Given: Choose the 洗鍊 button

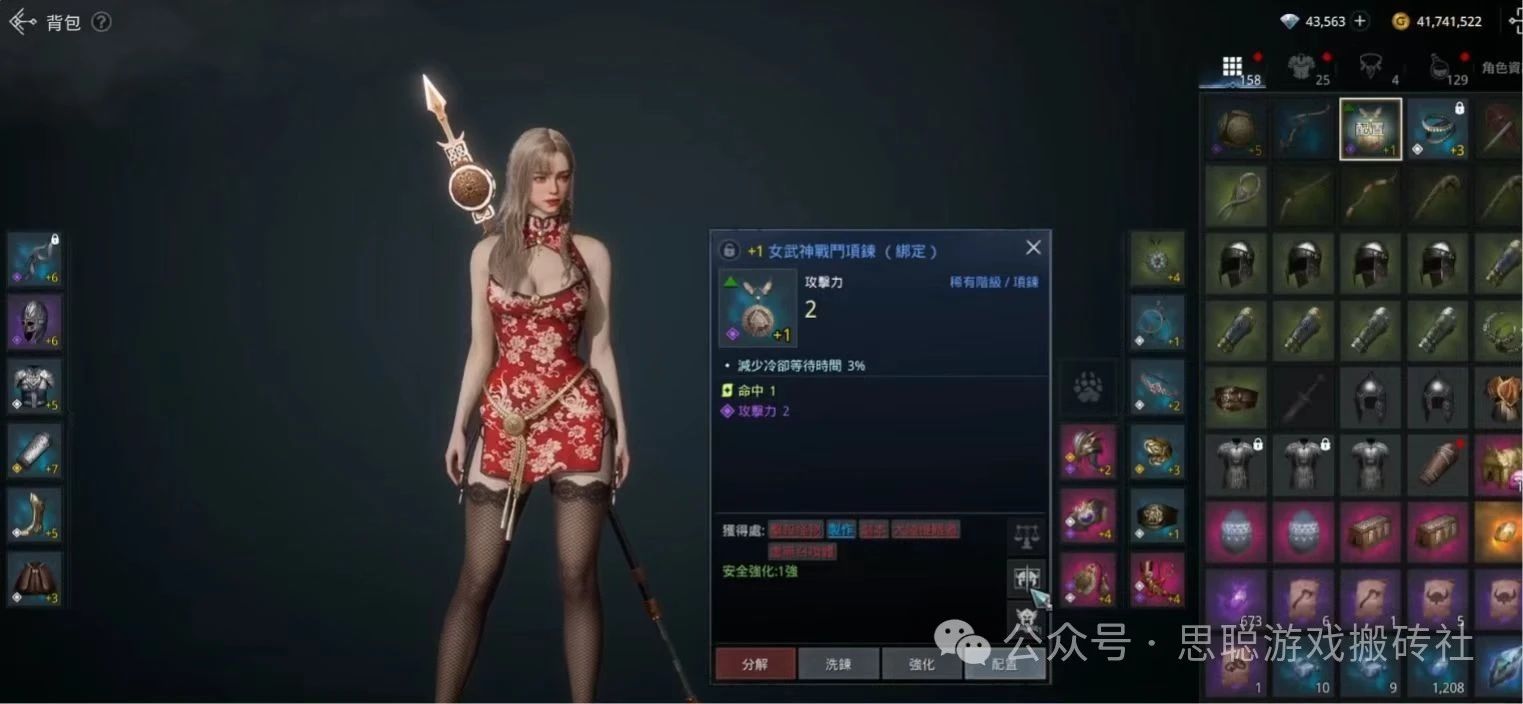Looking at the screenshot, I should click(x=838, y=663).
